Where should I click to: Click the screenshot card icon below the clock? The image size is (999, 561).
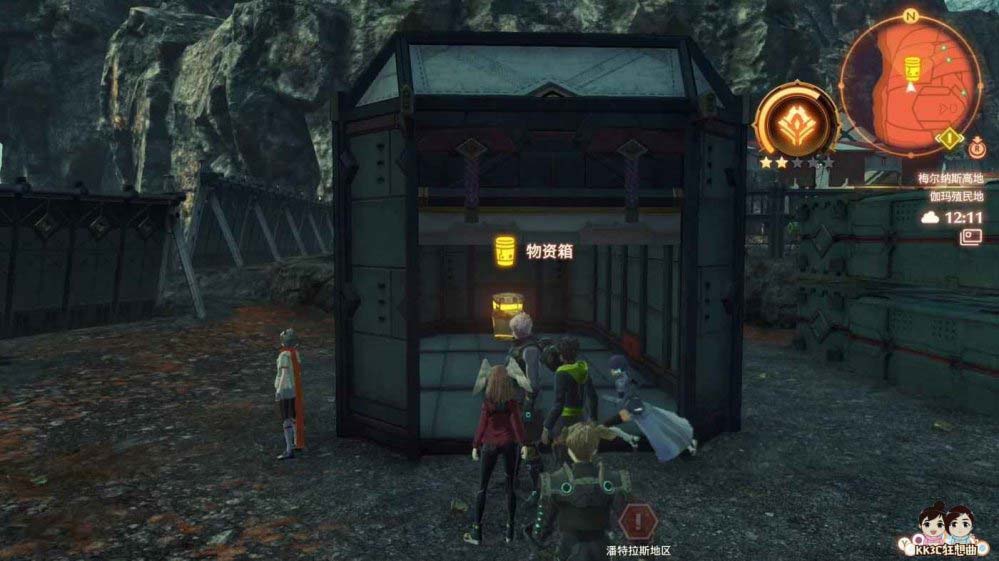tap(970, 237)
